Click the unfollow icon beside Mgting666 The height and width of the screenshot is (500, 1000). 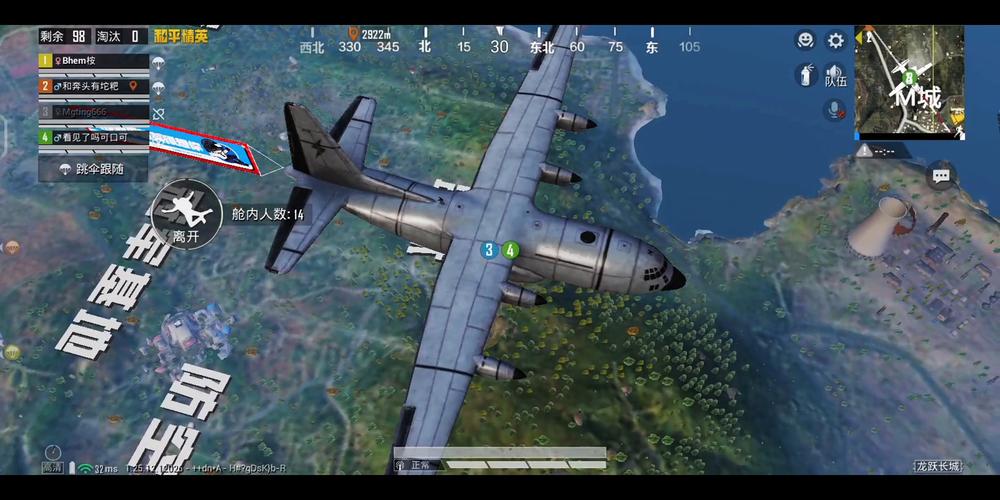(x=158, y=113)
